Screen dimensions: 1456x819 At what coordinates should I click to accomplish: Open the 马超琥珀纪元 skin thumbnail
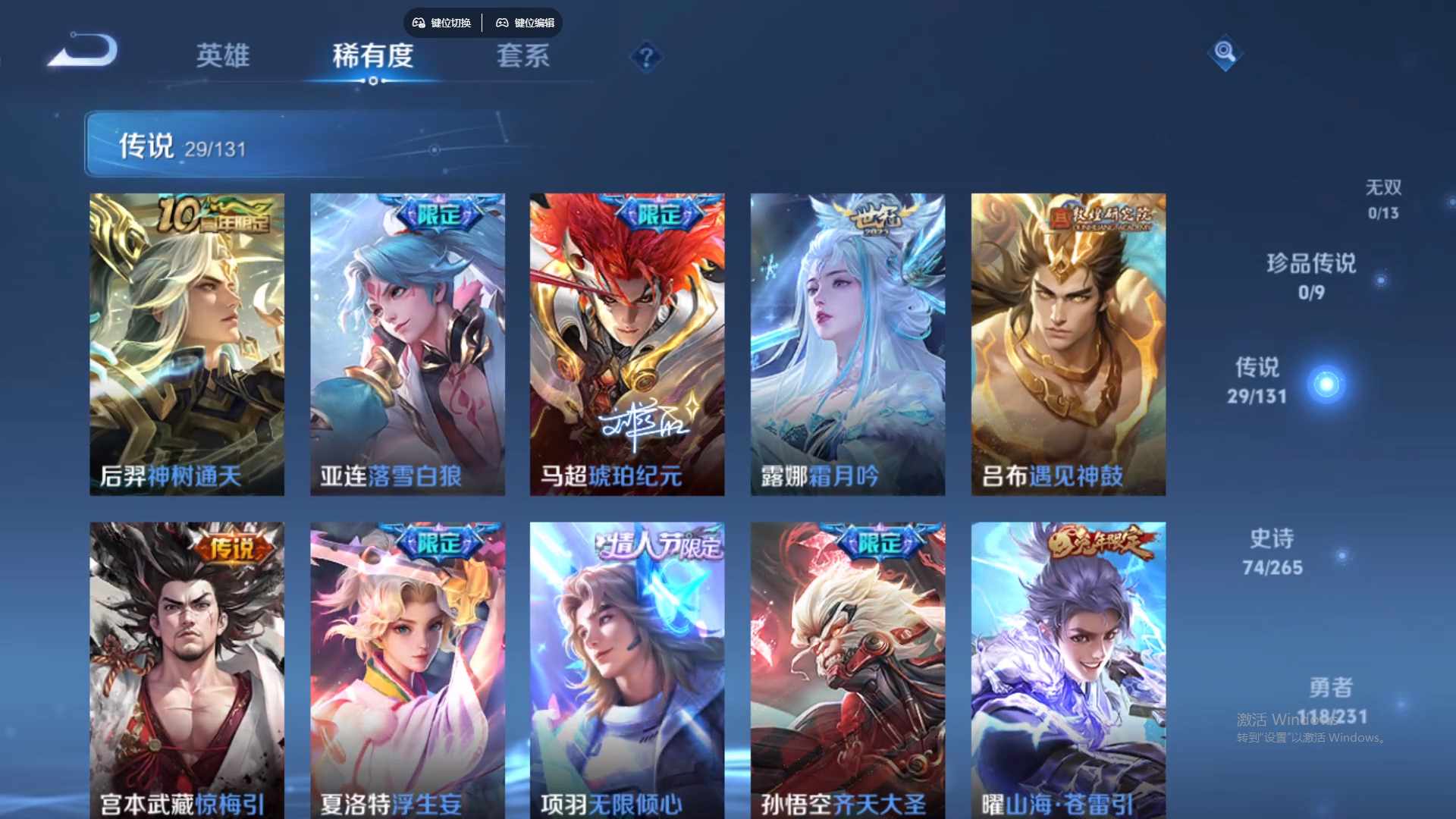point(627,343)
